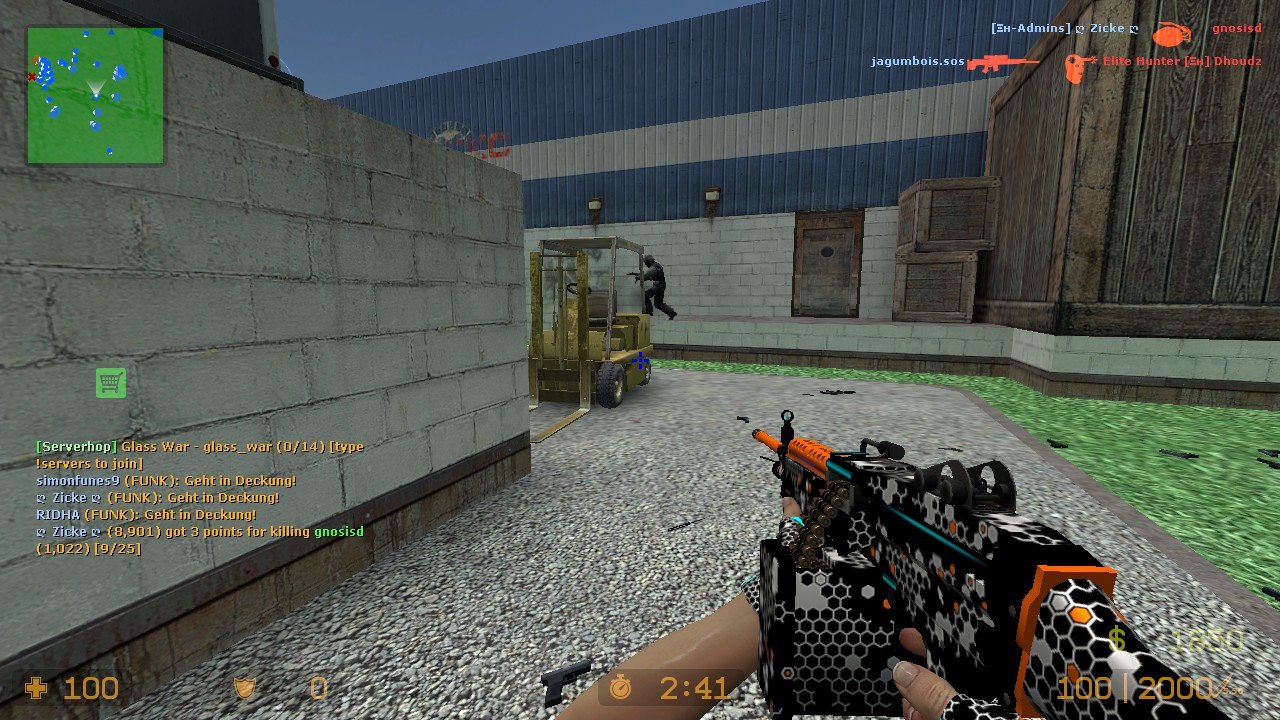The height and width of the screenshot is (720, 1280).
Task: Select the health cross icon
Action: coord(38,688)
